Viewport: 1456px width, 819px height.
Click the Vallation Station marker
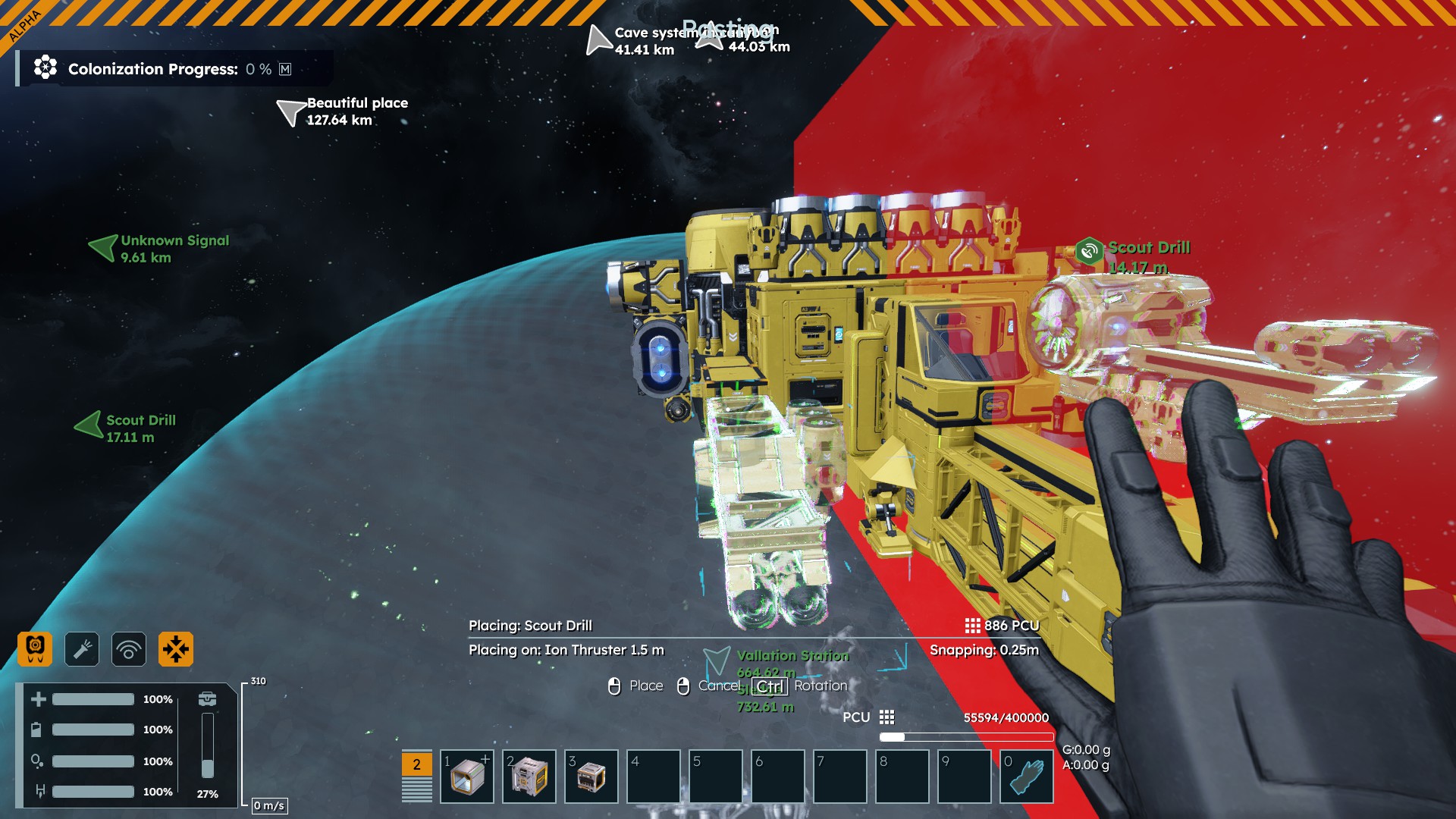(717, 661)
